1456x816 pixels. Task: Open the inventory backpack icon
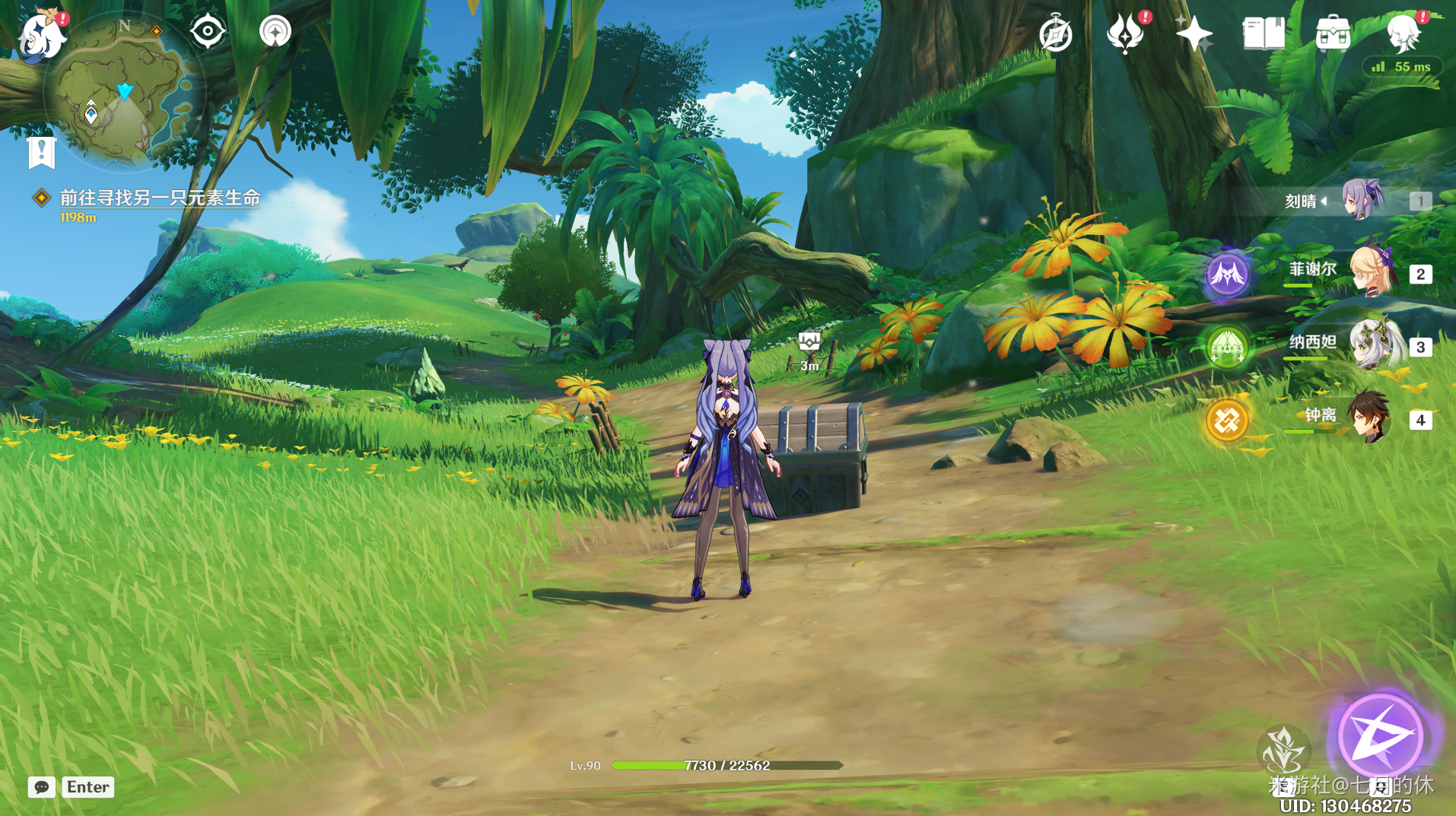1333,33
